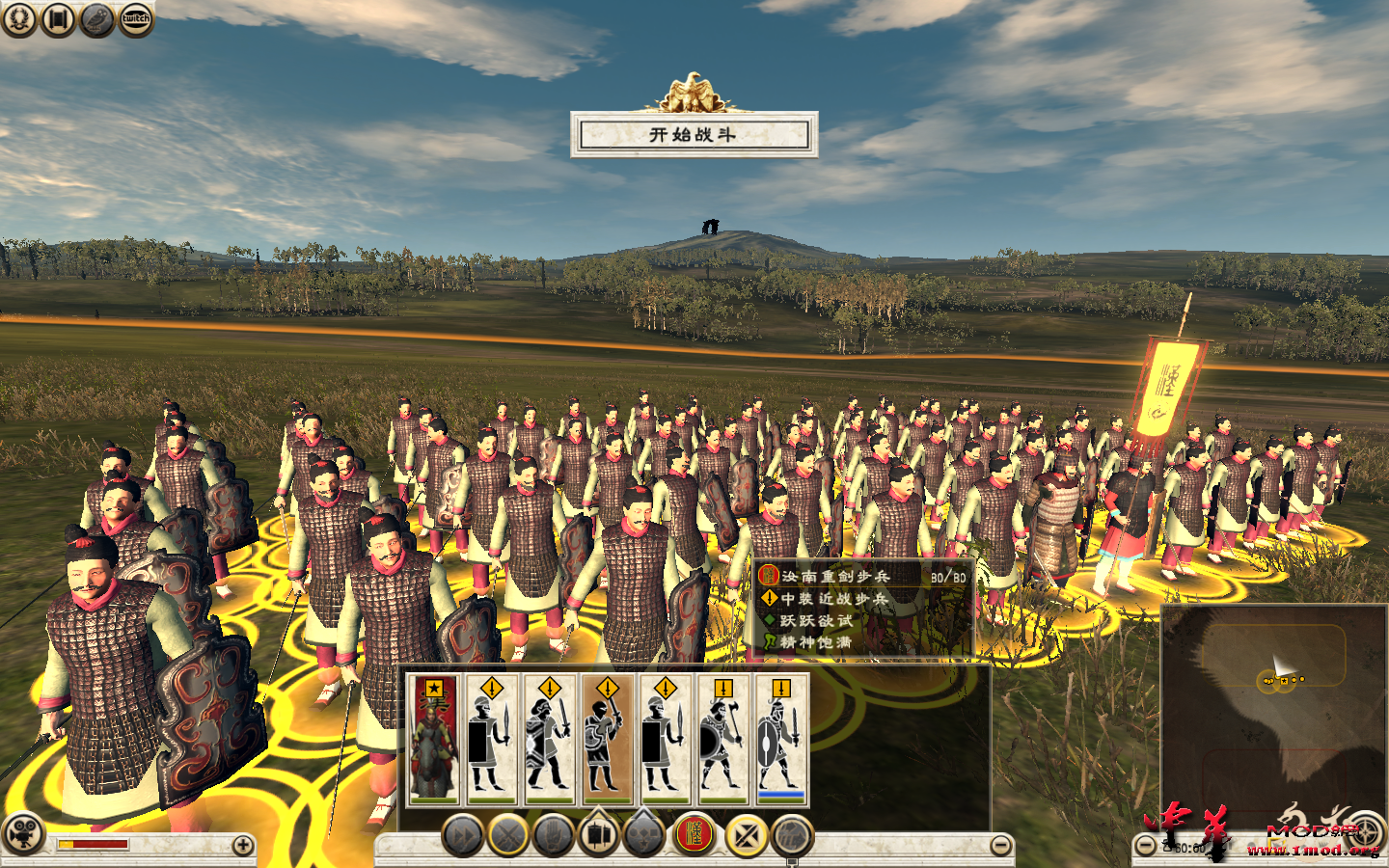Toggle fast-forward battle speed control
Image resolution: width=1389 pixels, height=868 pixels.
point(461,833)
